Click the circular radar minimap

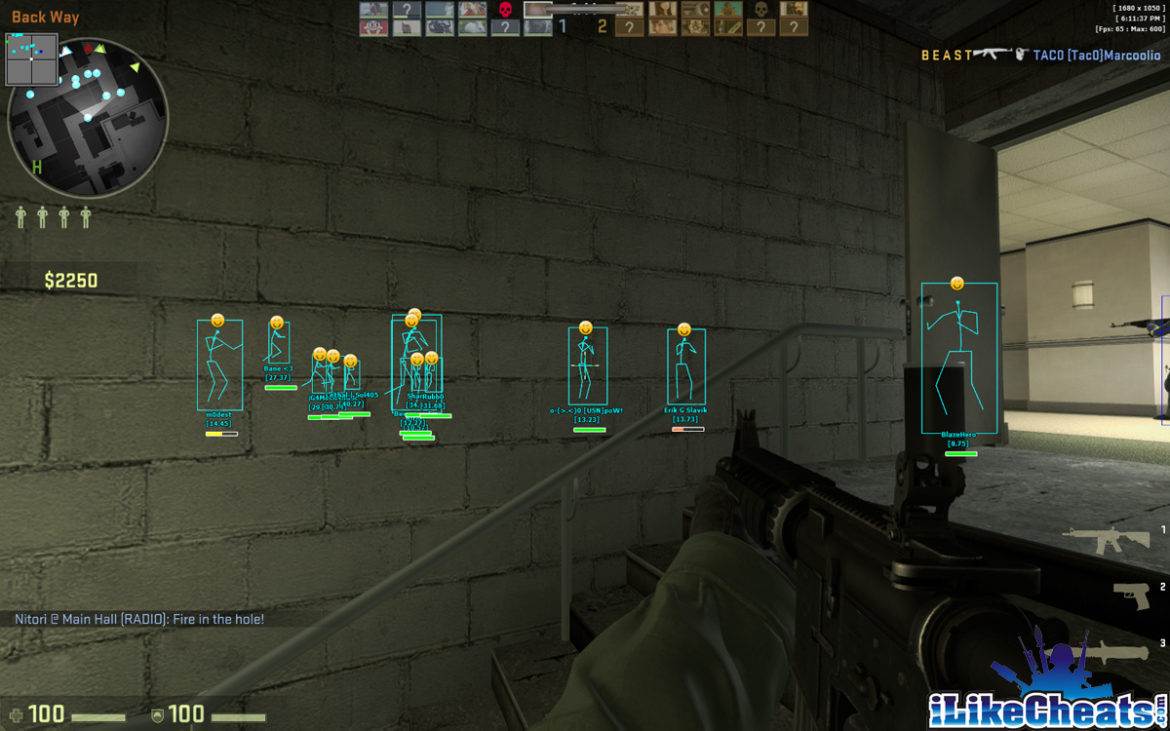(x=87, y=118)
